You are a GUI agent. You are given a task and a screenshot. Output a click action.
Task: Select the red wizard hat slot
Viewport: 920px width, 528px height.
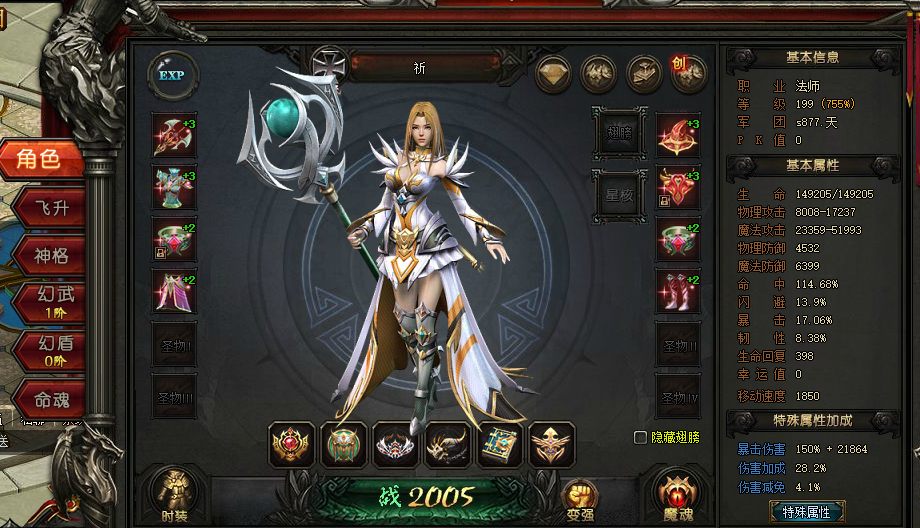678,136
